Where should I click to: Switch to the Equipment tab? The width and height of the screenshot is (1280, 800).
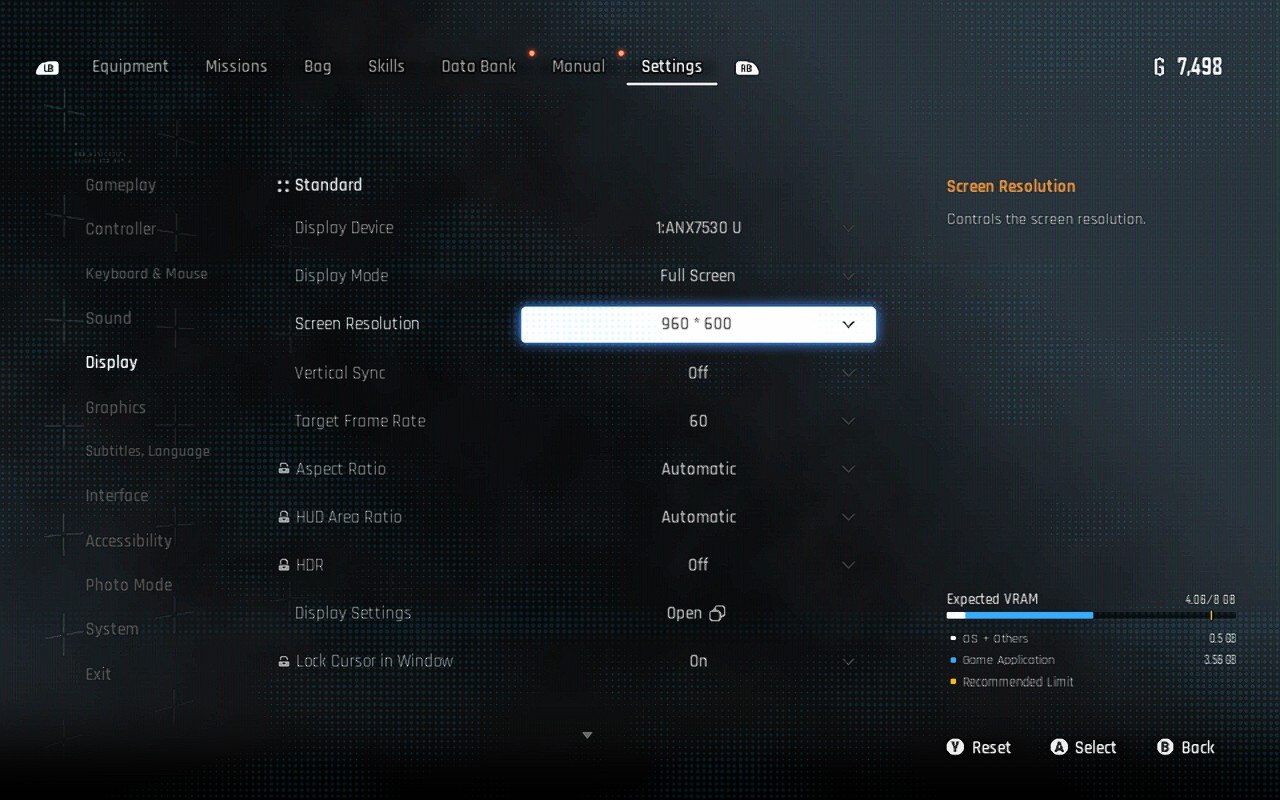click(130, 67)
